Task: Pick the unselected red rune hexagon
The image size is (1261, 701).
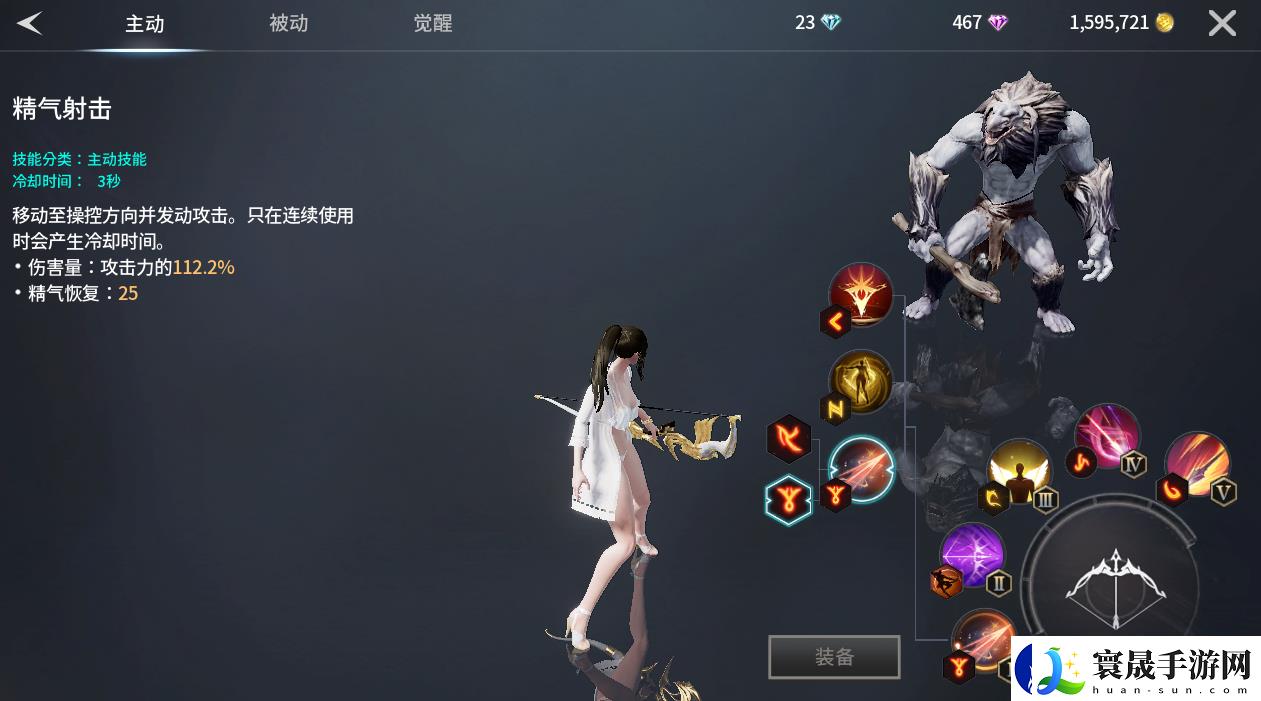Action: point(789,439)
